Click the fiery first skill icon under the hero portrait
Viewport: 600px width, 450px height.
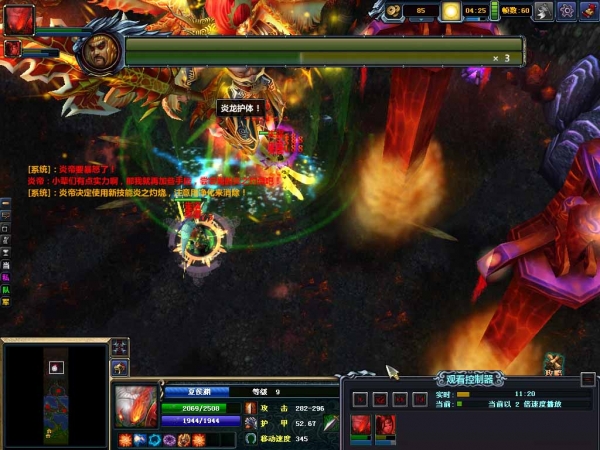(125, 439)
